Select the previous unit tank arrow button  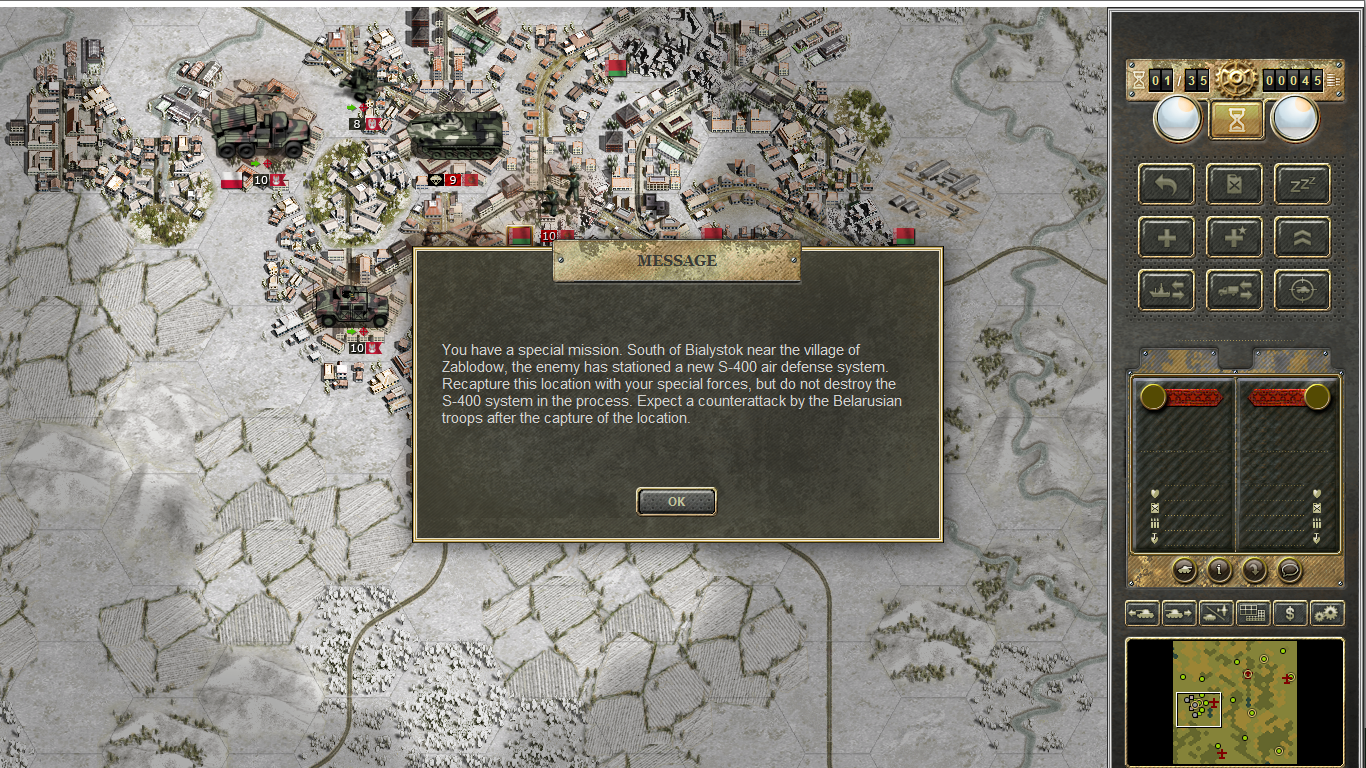point(1142,613)
